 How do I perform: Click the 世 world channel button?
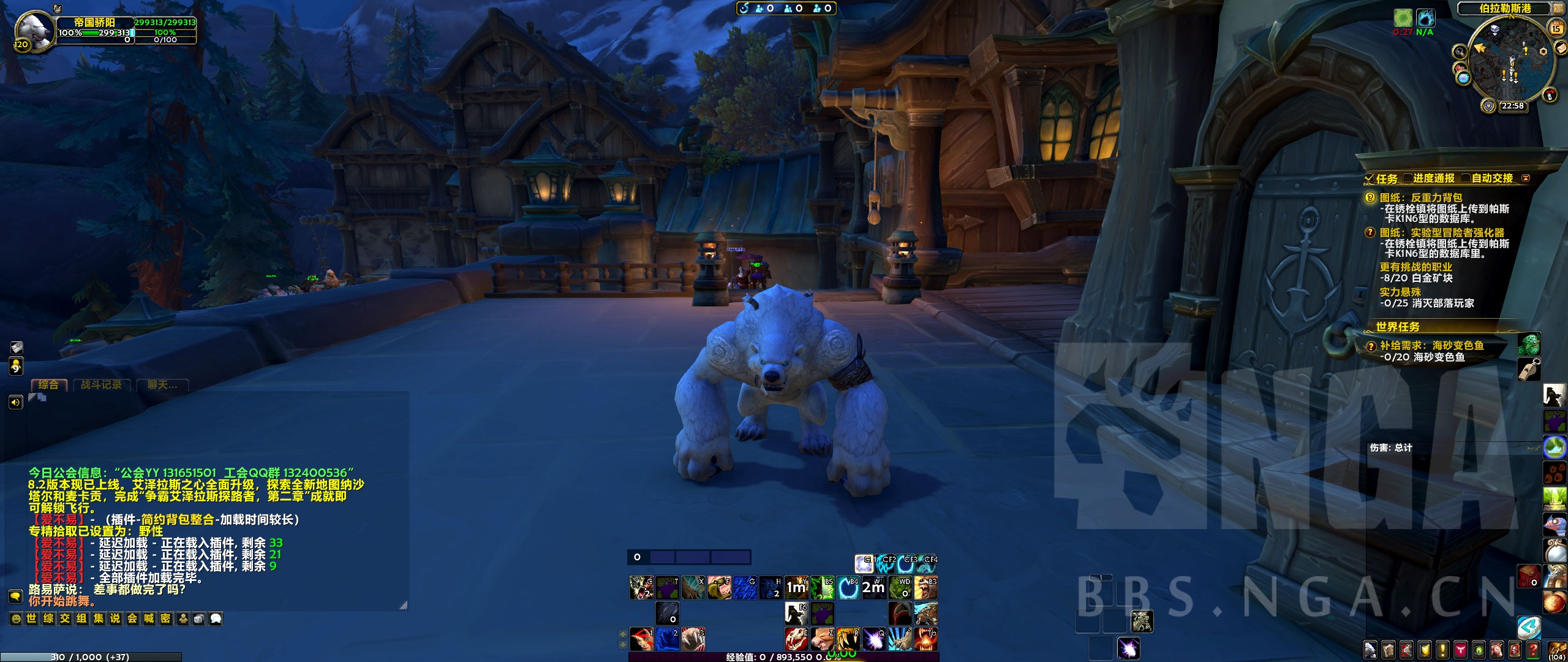pyautogui.click(x=32, y=619)
